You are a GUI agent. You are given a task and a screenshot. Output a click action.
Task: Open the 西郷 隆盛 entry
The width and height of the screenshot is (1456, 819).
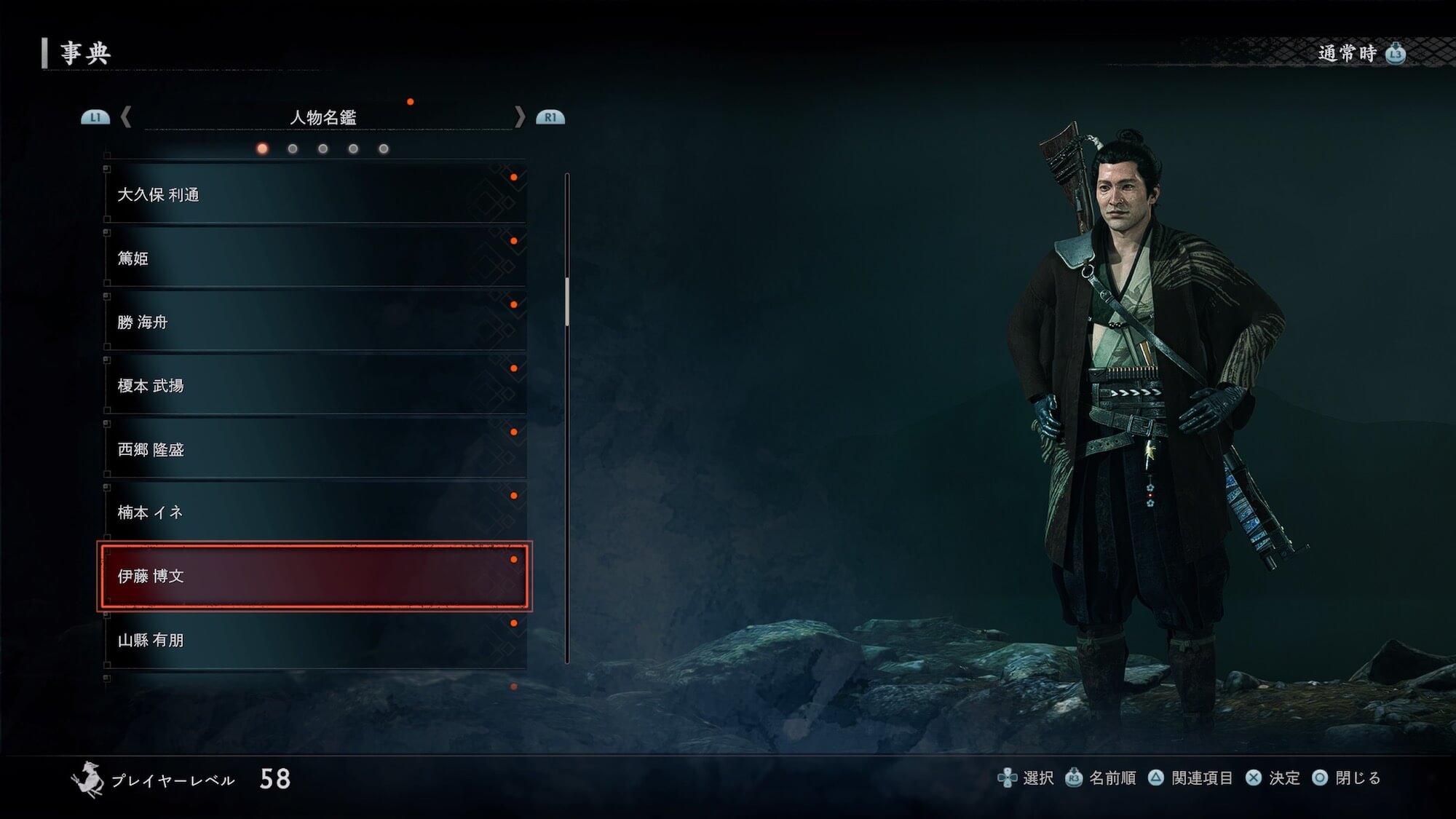pos(314,449)
